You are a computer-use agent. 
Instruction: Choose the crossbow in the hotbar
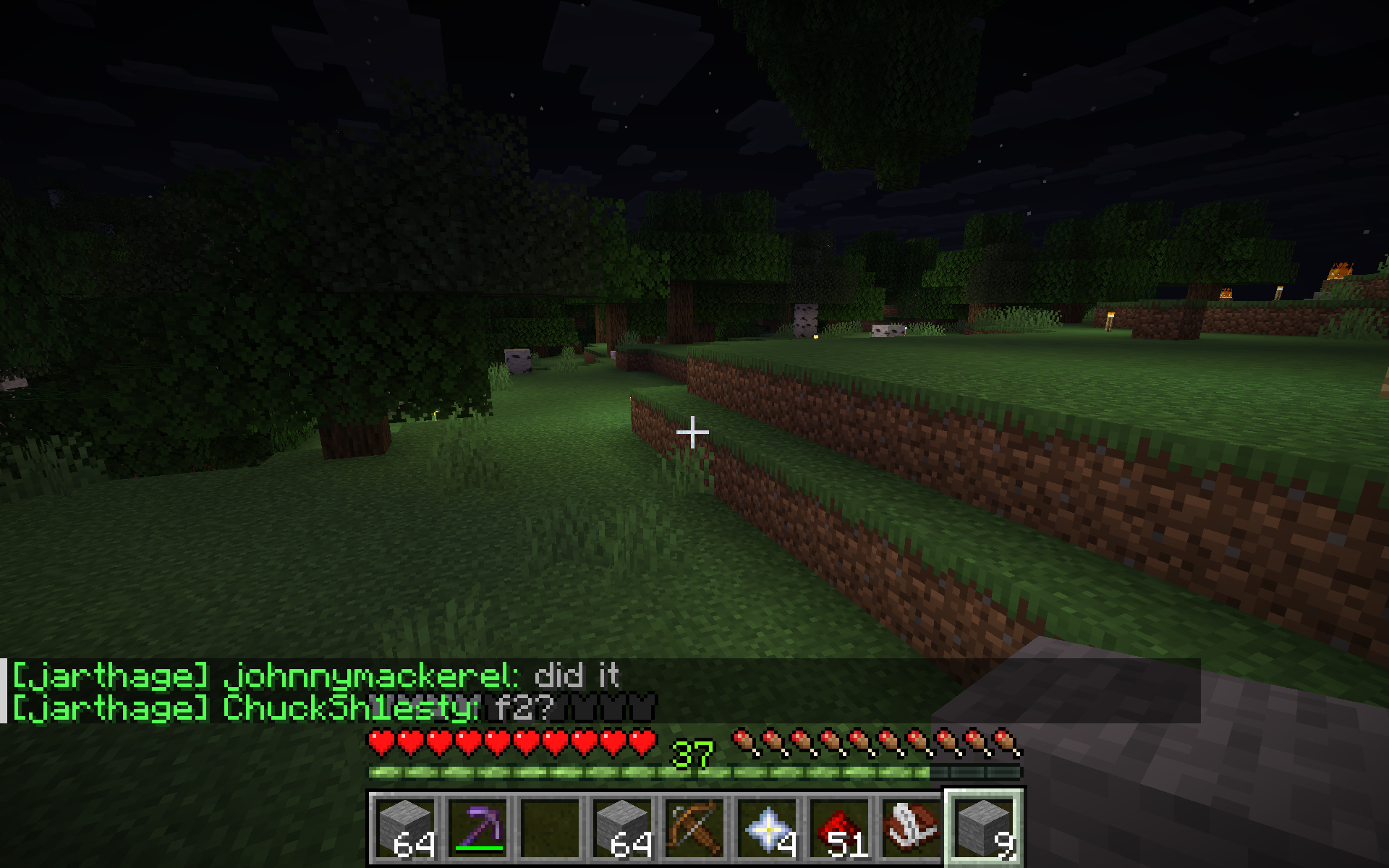tap(694, 827)
